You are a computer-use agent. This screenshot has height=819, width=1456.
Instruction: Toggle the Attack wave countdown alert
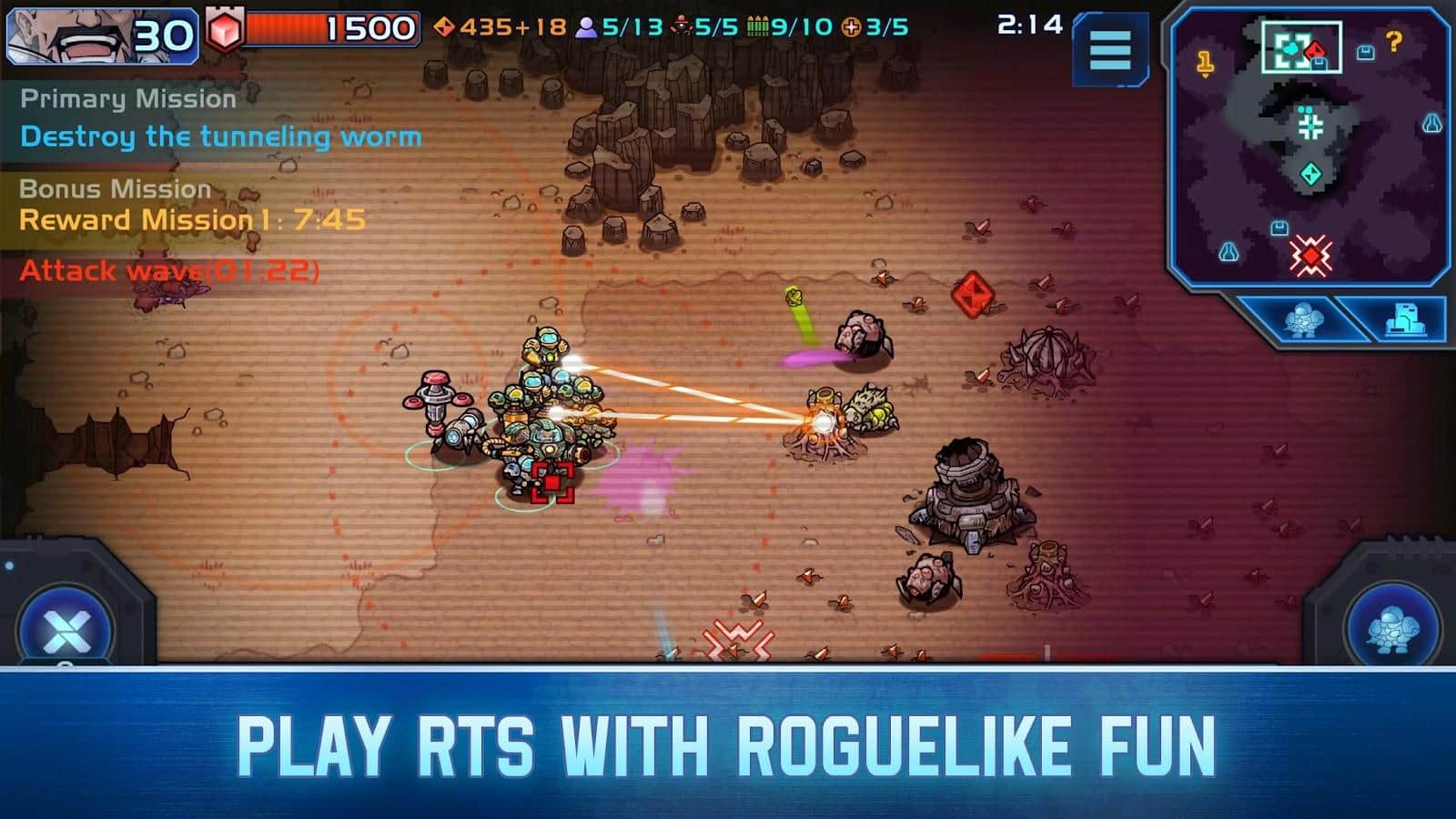[x=170, y=268]
